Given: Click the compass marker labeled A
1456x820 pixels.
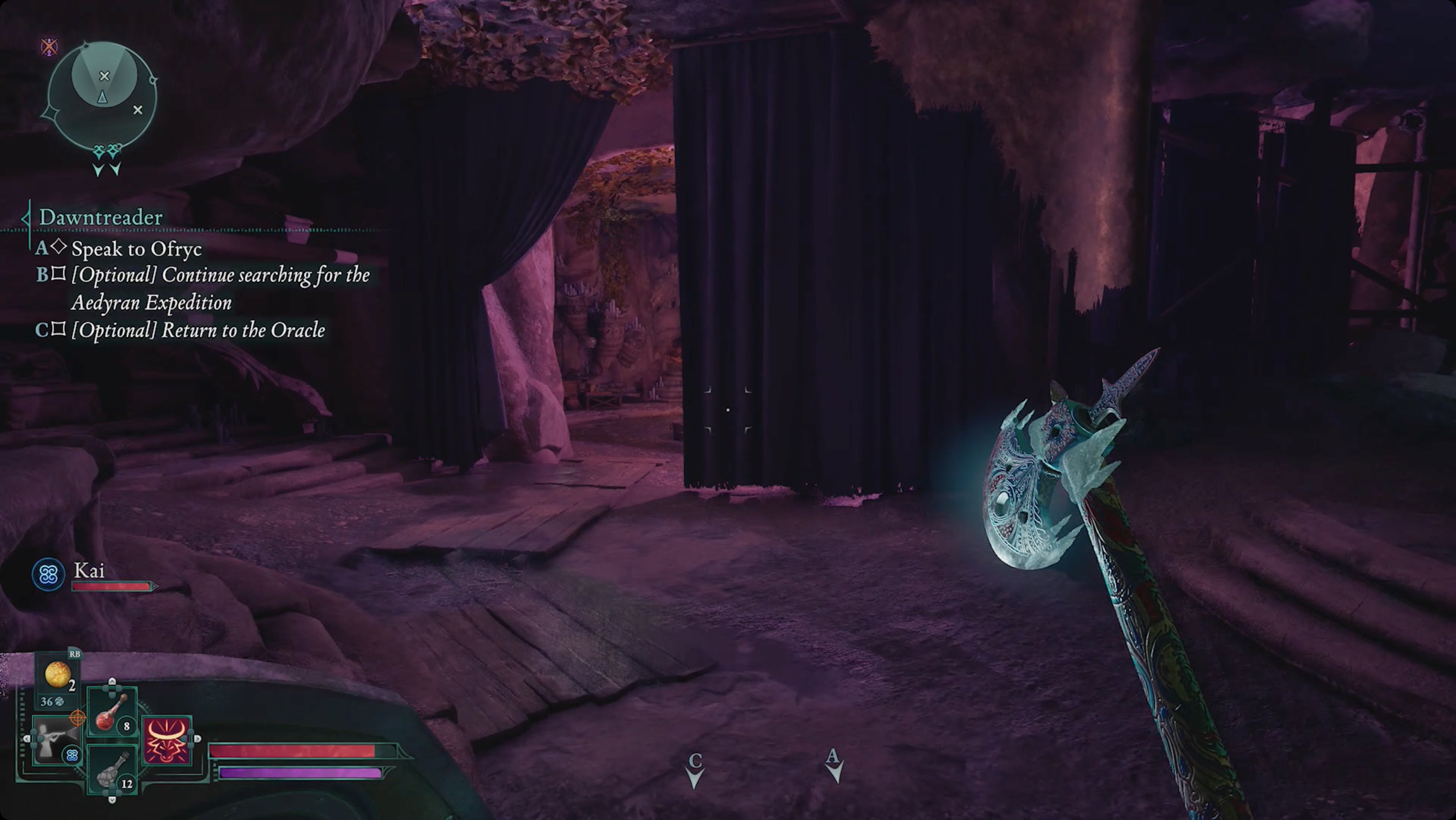Looking at the screenshot, I should pos(833,766).
